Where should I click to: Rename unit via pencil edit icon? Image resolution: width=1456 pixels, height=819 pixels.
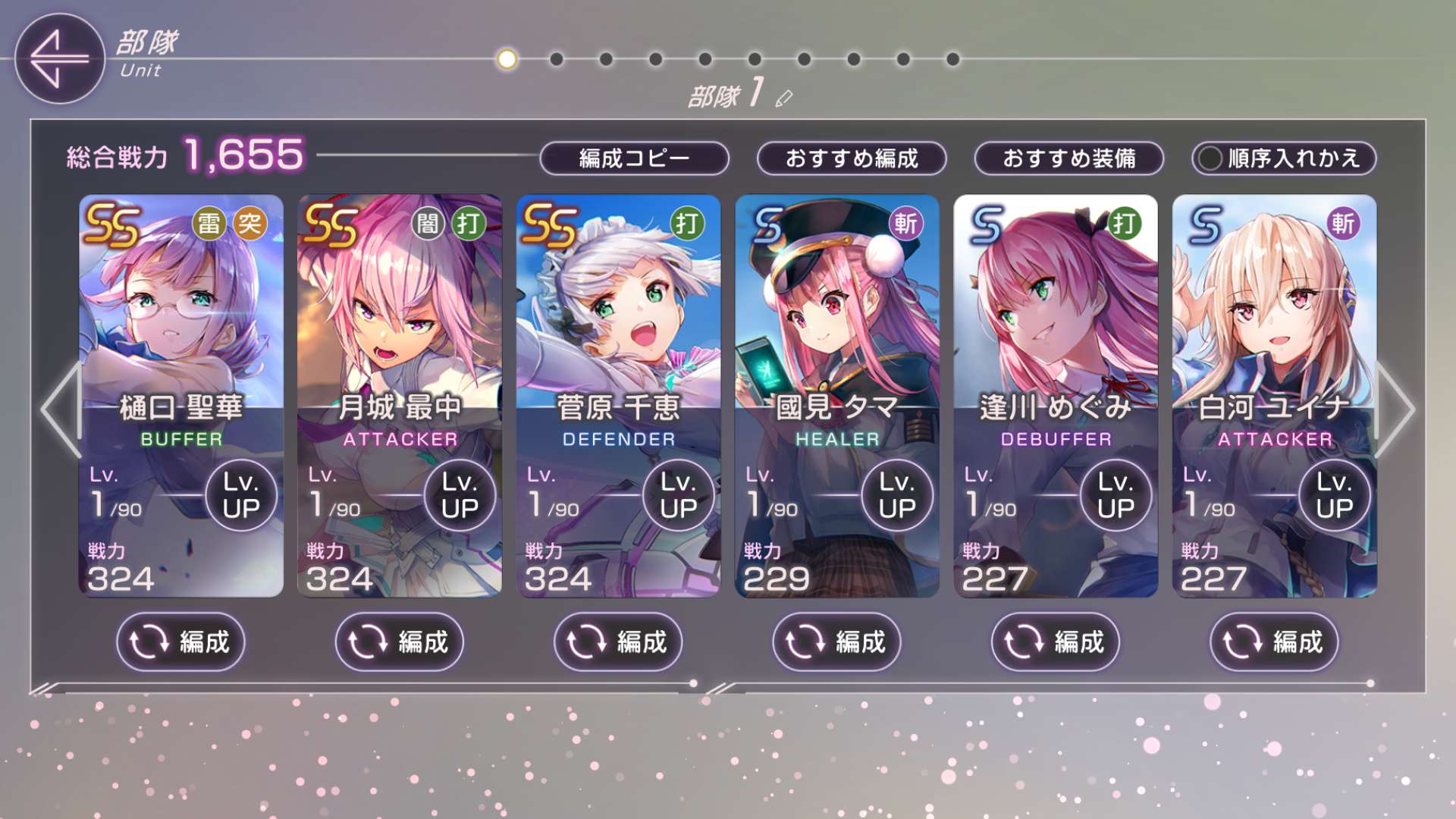784,98
